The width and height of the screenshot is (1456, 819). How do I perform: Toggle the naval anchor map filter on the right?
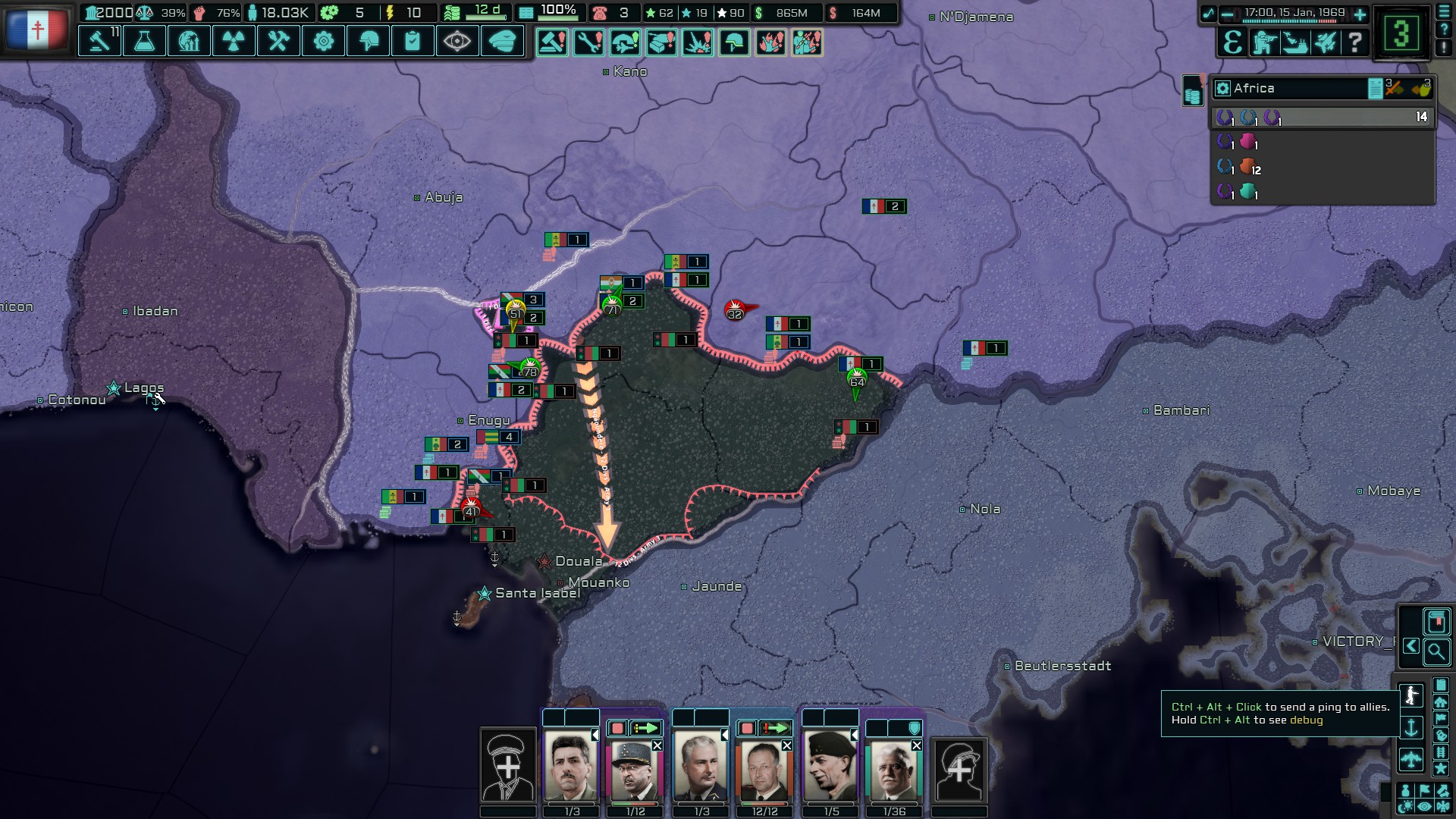(1411, 726)
